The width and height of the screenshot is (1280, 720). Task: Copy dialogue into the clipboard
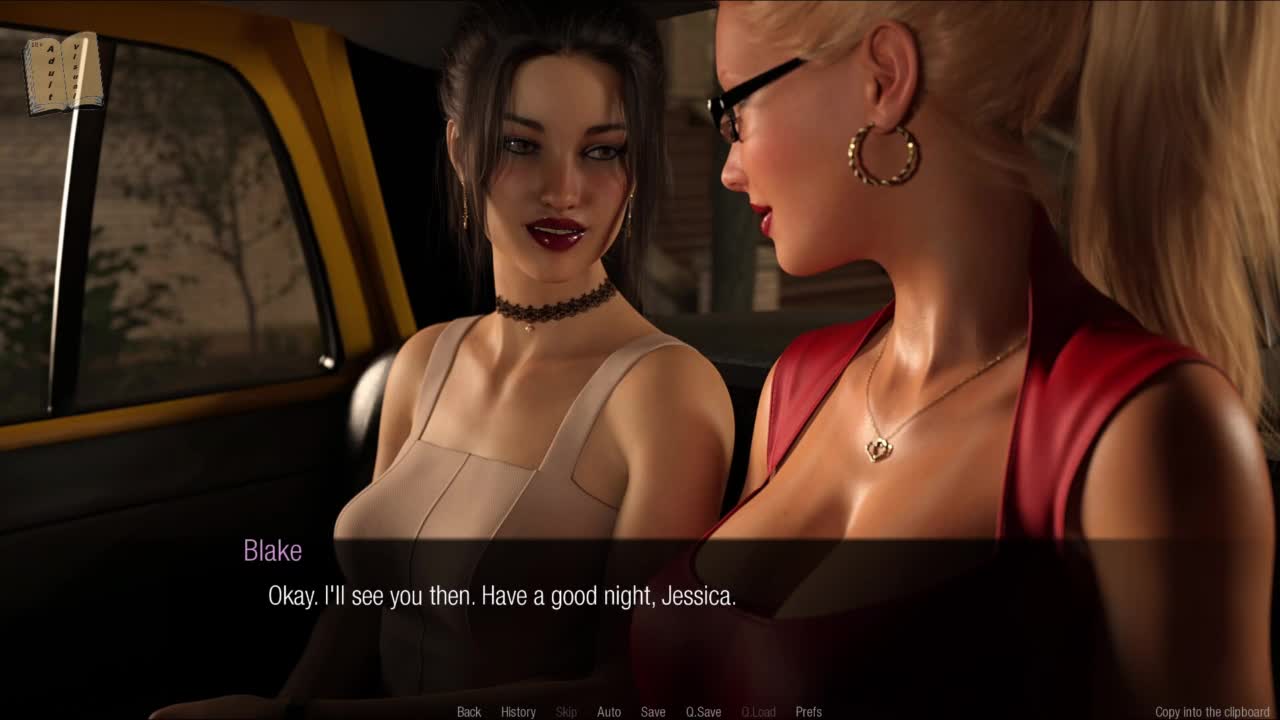pyautogui.click(x=1212, y=712)
